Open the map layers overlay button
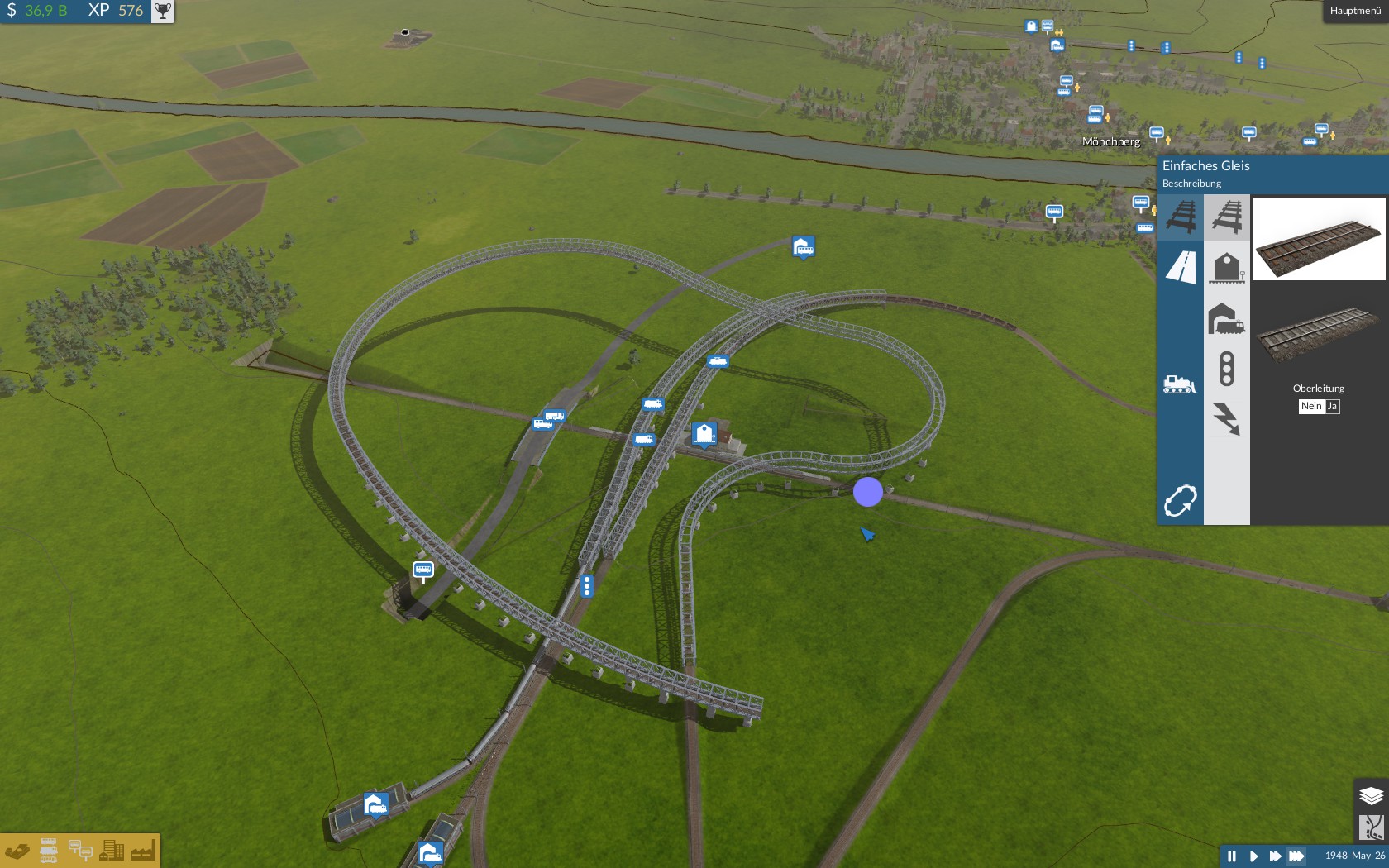Image resolution: width=1389 pixels, height=868 pixels. (x=1371, y=795)
